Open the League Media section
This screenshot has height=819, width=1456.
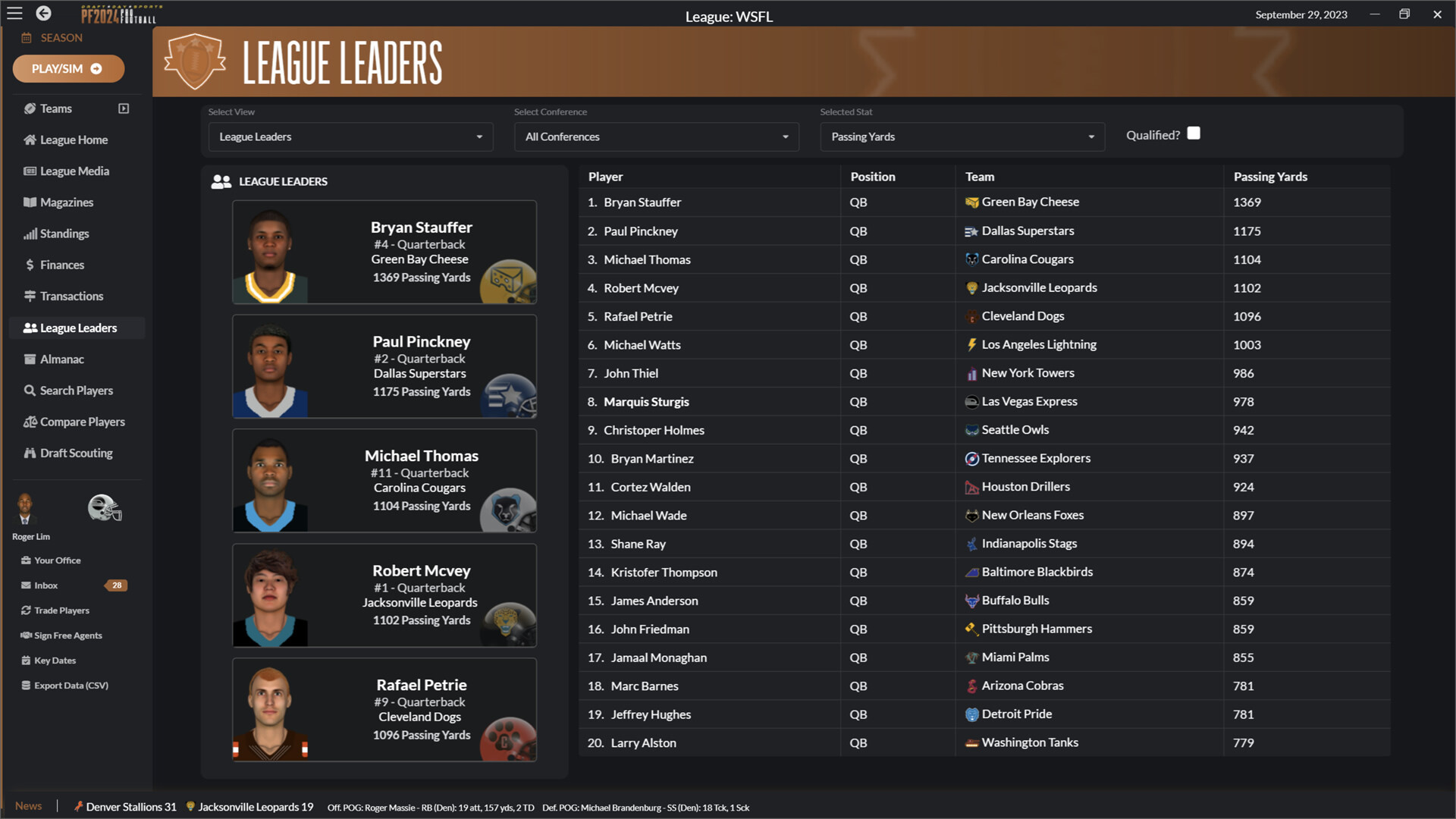click(x=73, y=171)
